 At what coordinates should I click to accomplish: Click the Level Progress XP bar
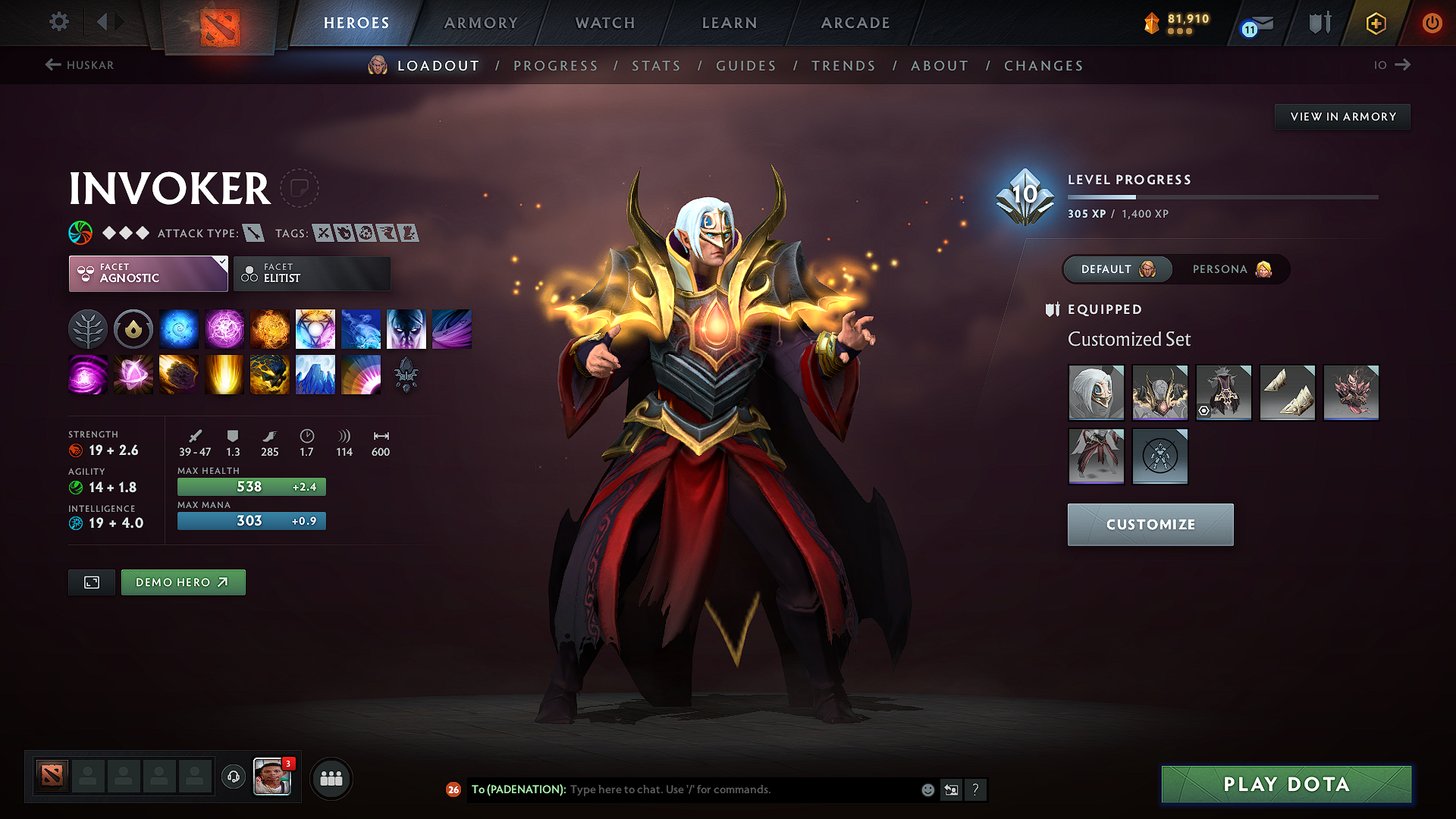(1222, 196)
